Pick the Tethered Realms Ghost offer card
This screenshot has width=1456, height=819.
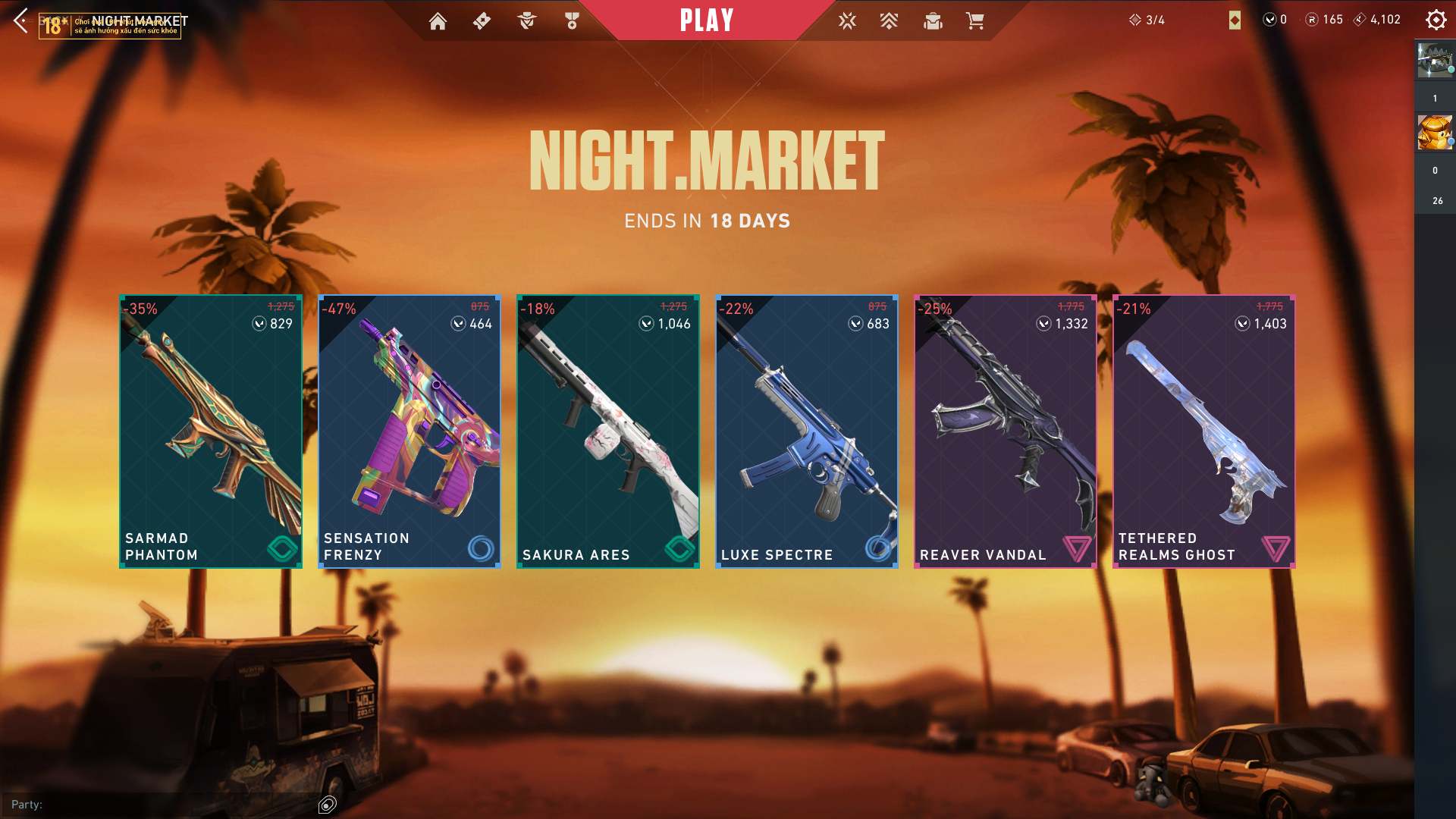(1204, 431)
